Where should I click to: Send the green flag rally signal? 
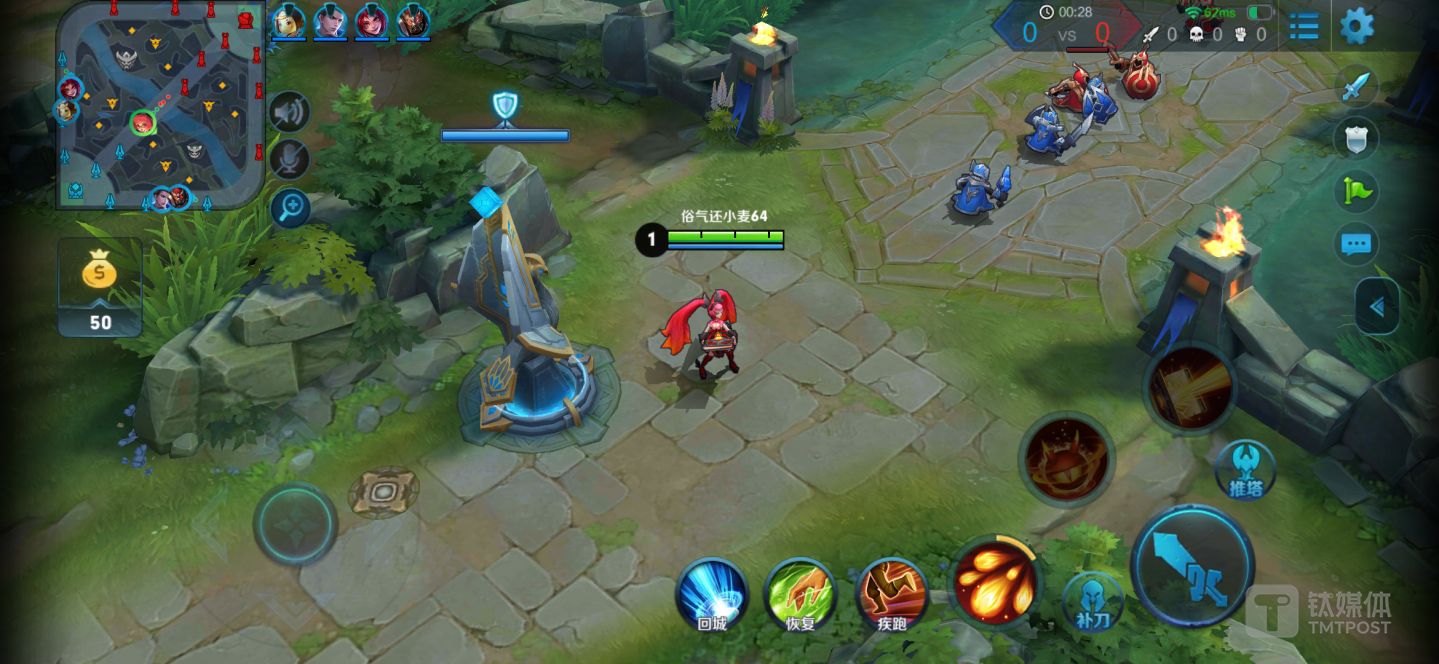1357,191
